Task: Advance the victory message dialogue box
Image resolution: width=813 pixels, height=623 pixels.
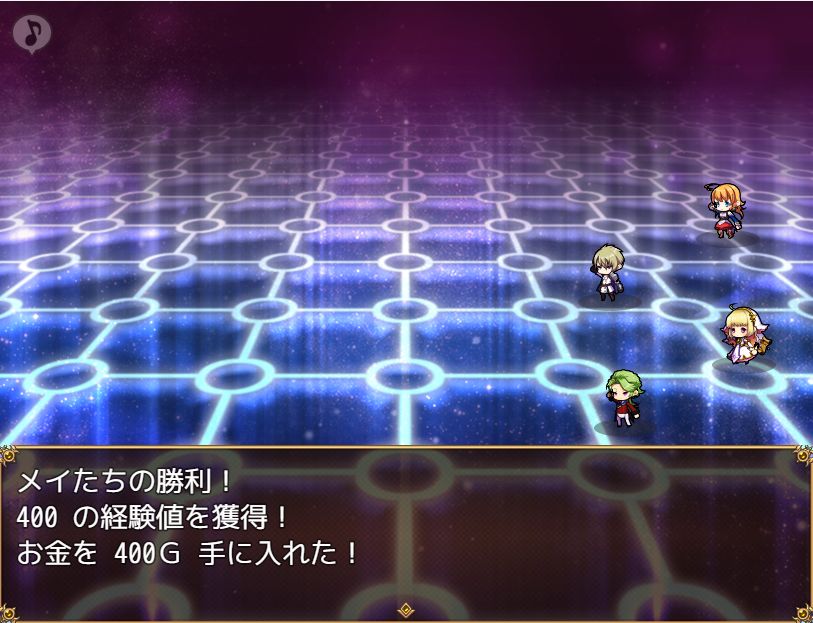Action: tap(406, 533)
